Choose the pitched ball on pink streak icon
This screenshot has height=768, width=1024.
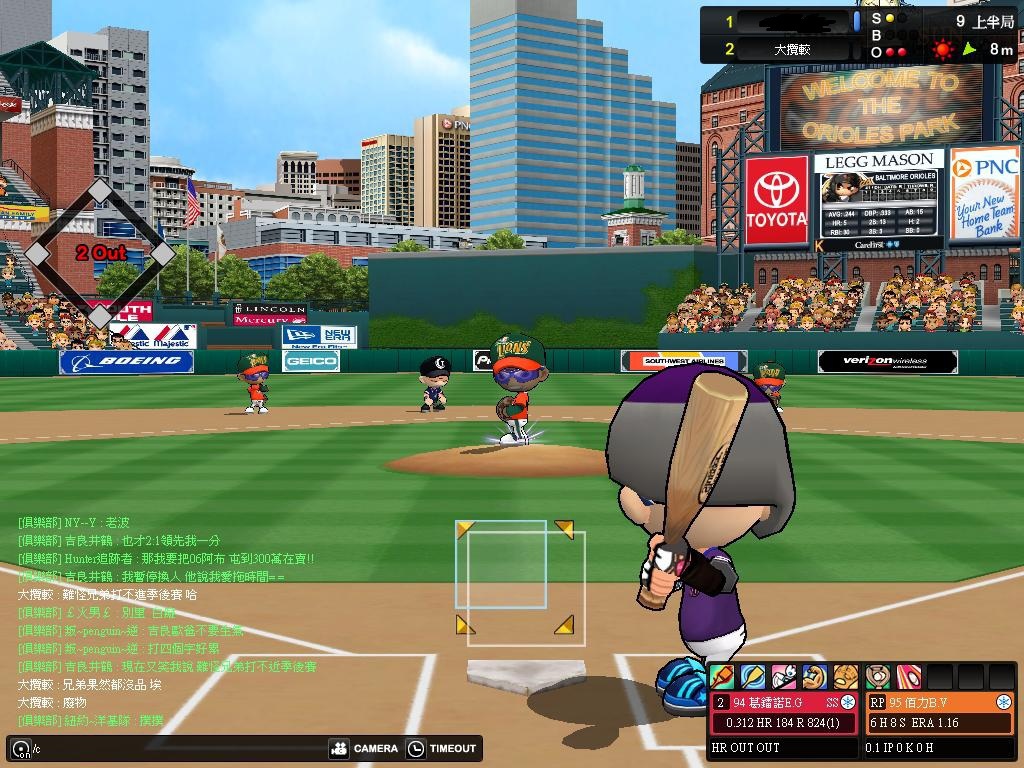click(x=909, y=677)
